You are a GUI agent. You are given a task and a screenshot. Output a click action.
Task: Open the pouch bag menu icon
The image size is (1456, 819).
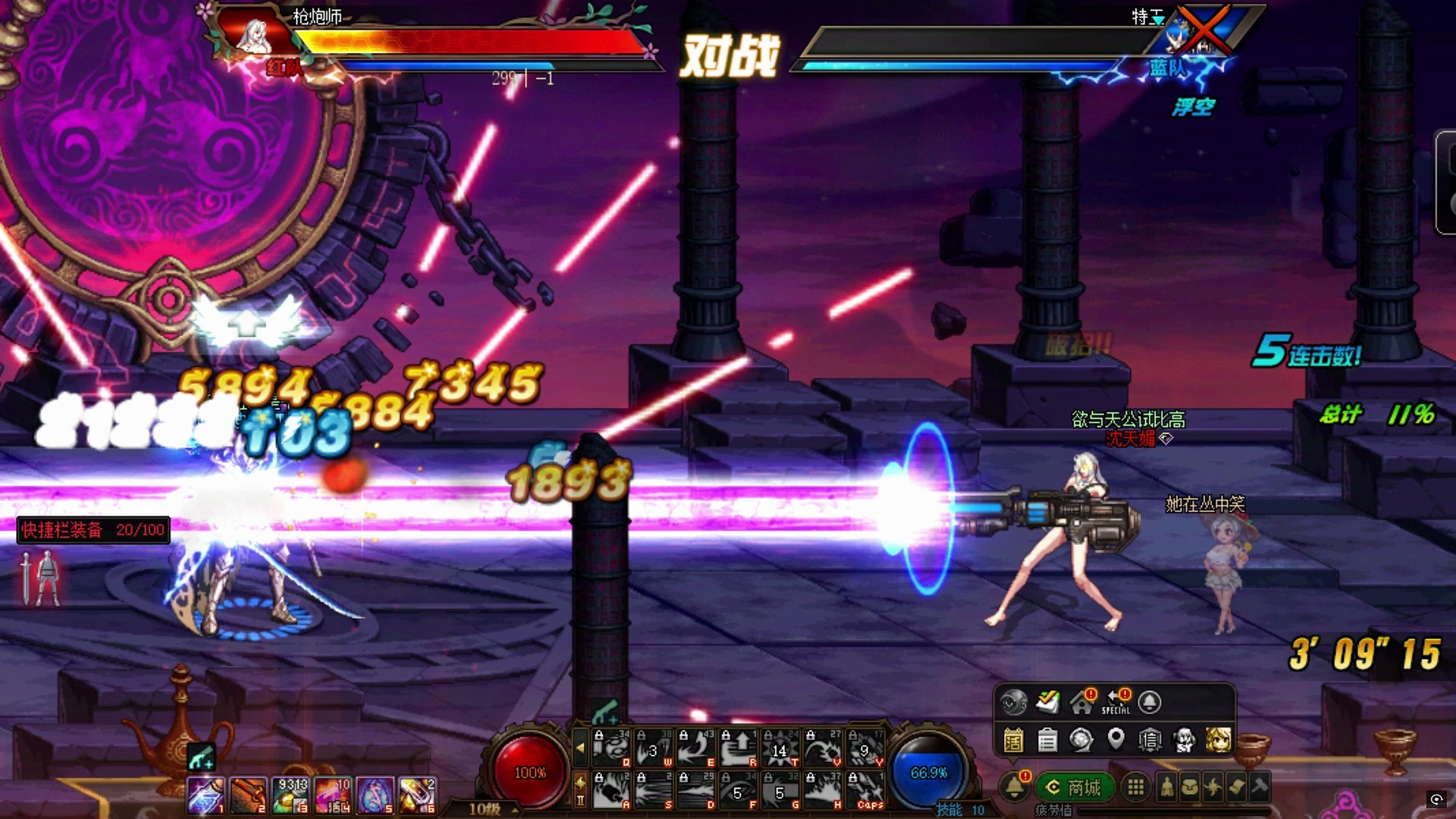pyautogui.click(x=1190, y=787)
